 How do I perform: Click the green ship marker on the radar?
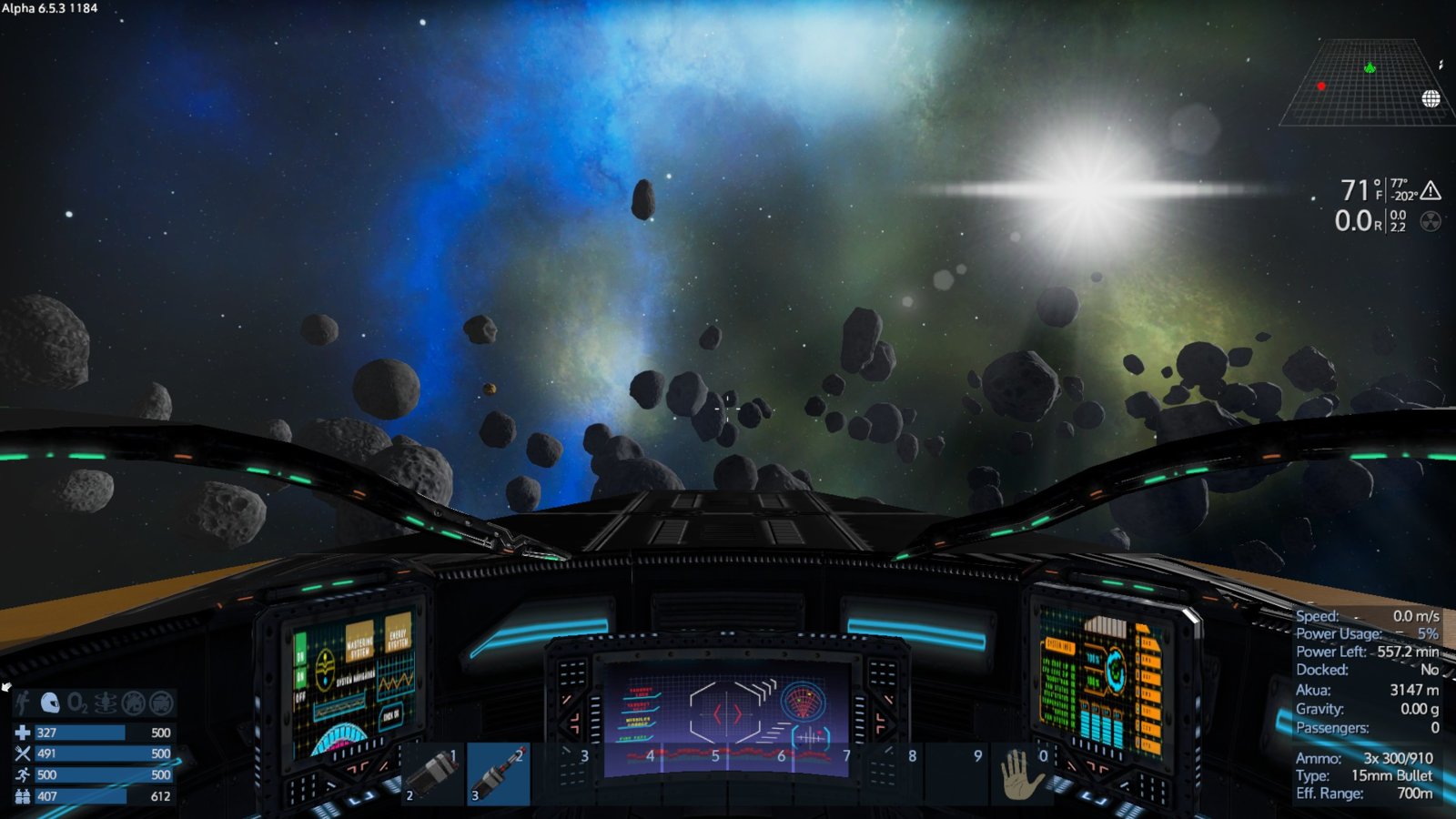click(x=1370, y=67)
